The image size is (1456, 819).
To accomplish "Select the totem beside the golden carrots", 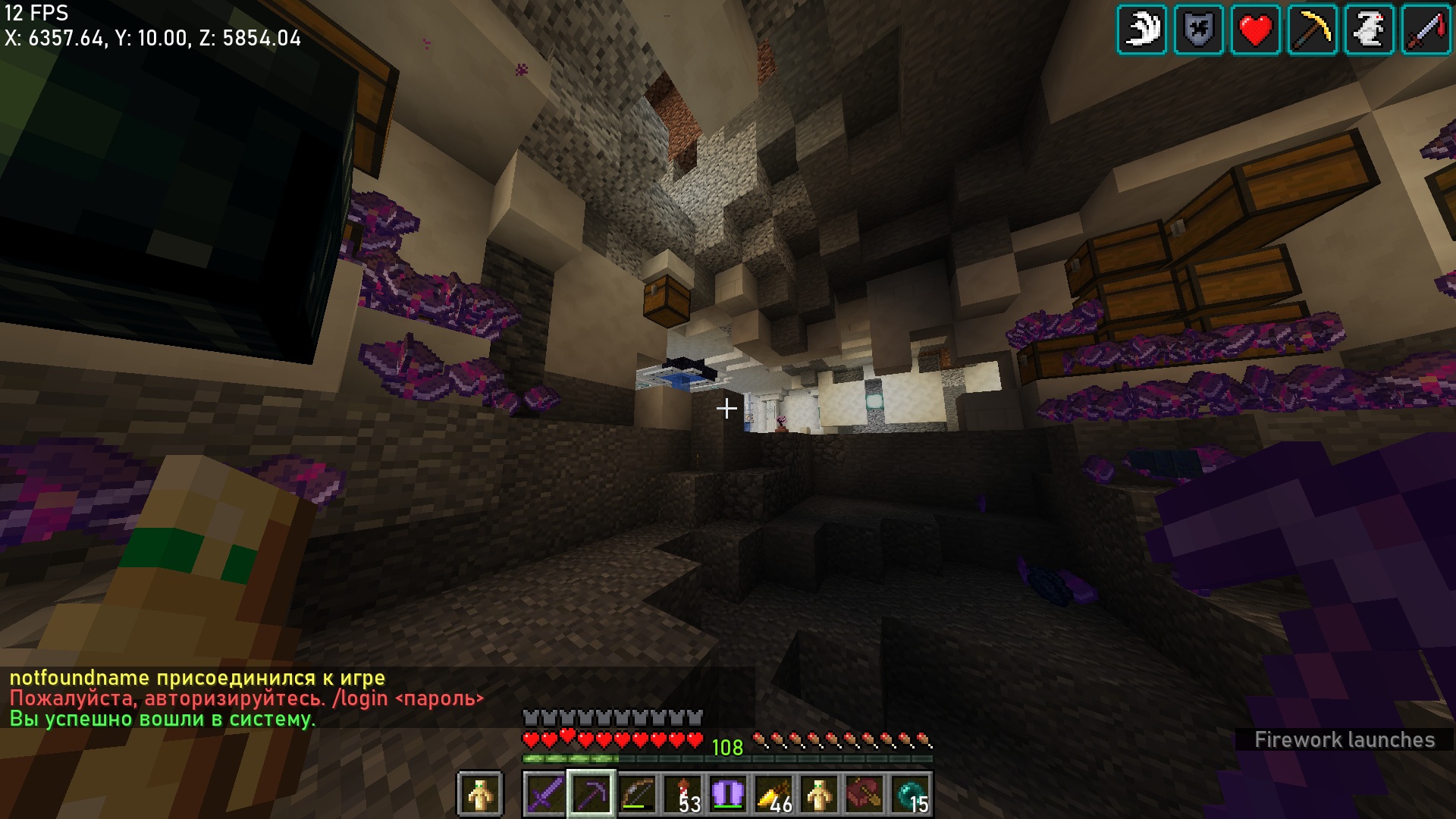I will coord(819,795).
